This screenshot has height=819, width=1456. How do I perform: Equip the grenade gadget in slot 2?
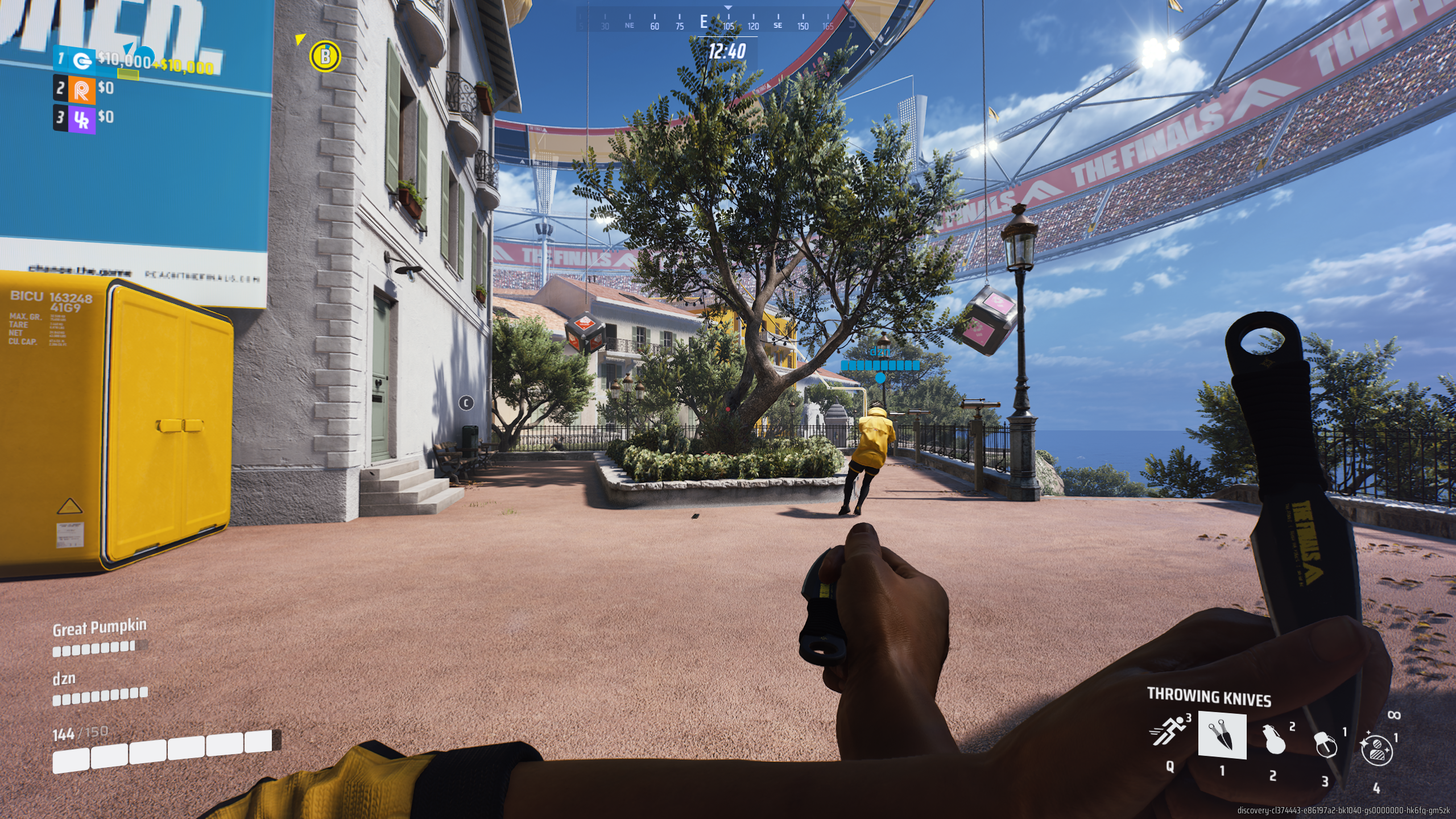1274,739
